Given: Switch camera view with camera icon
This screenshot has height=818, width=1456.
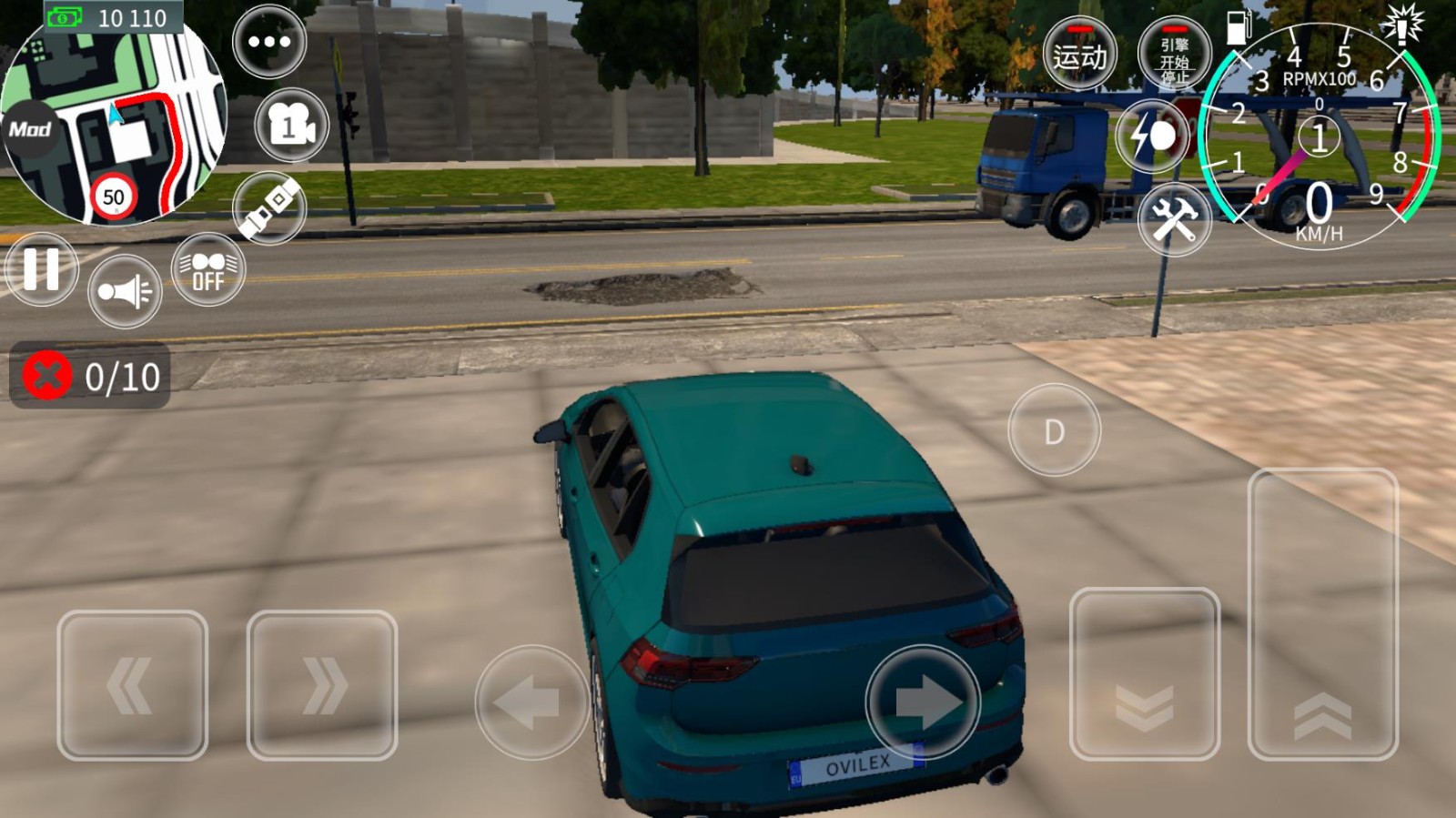Looking at the screenshot, I should pyautogui.click(x=291, y=126).
